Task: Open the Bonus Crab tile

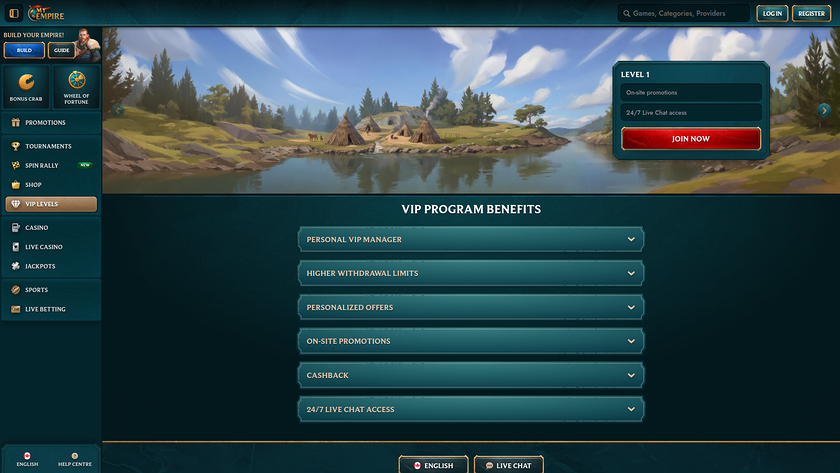Action: pos(25,86)
